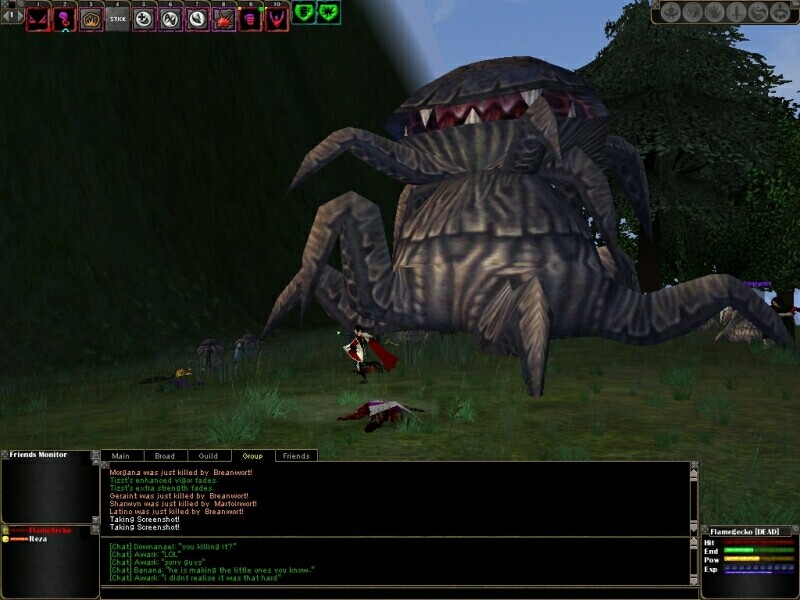Open the Broad chat tab

coord(164,456)
